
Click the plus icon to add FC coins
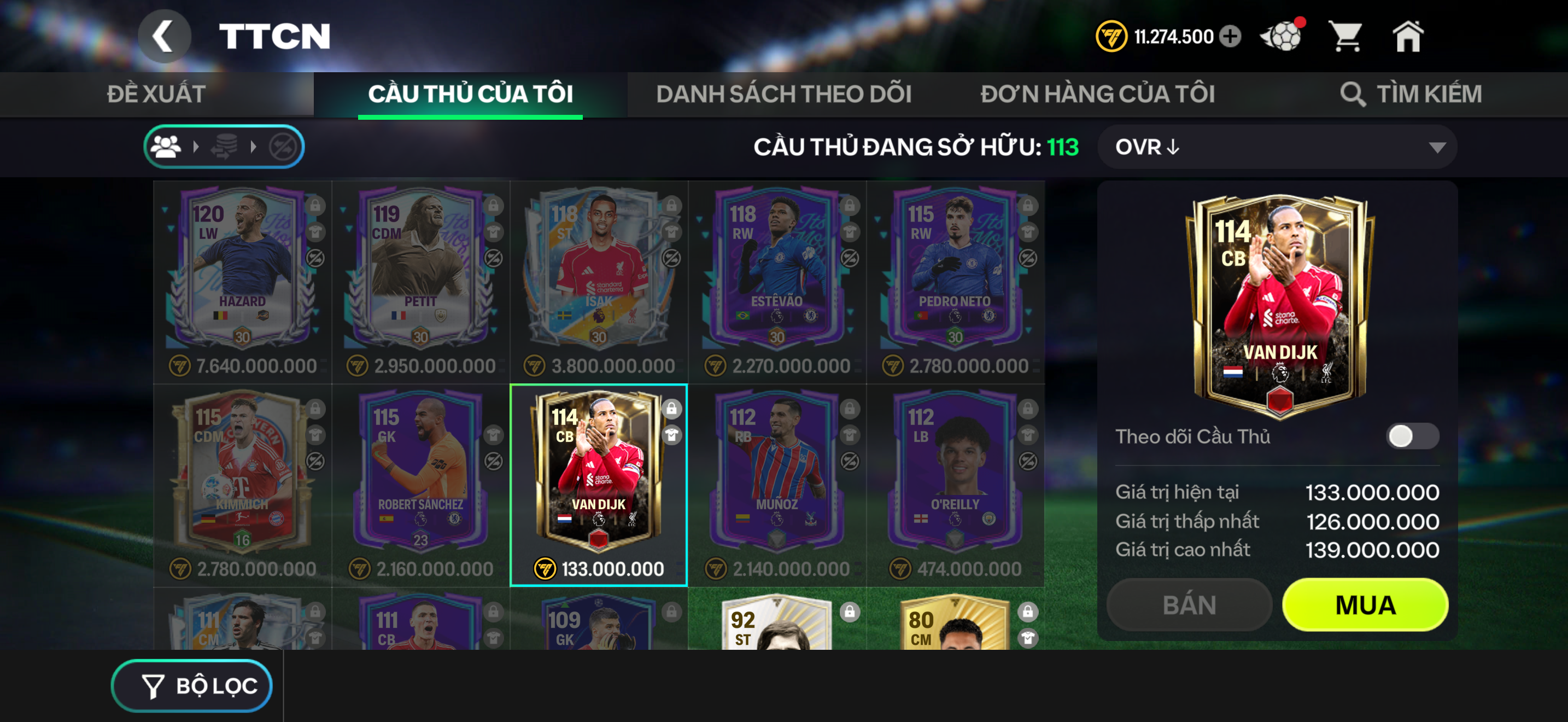coord(1231,37)
